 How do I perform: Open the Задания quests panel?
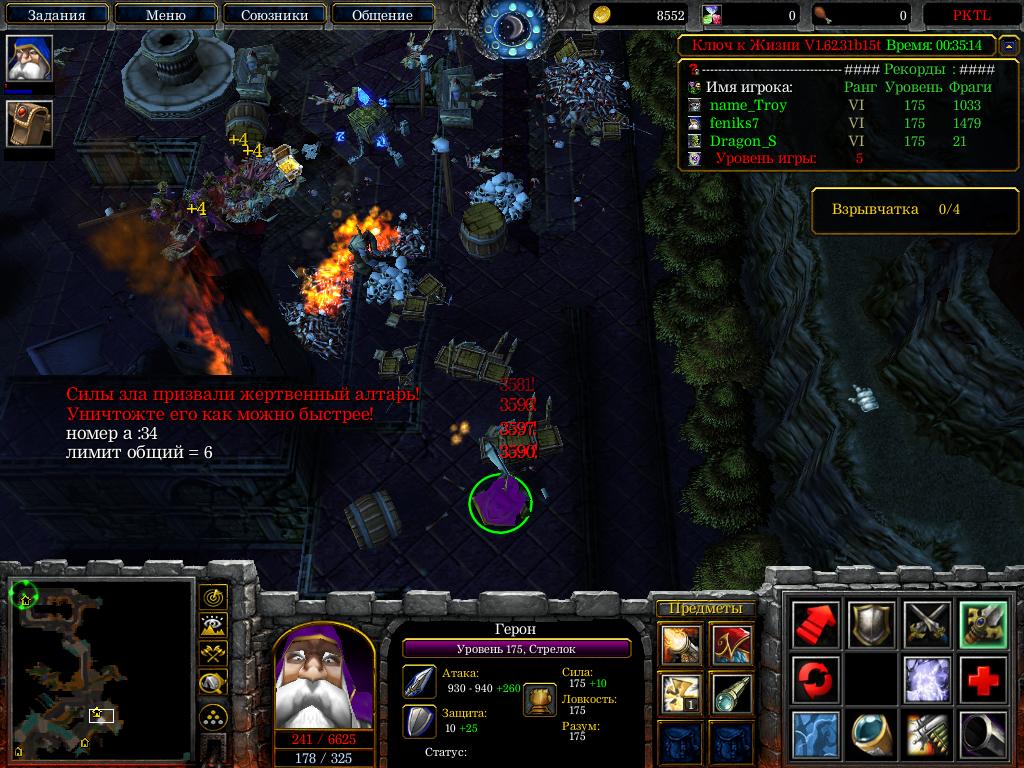point(56,15)
